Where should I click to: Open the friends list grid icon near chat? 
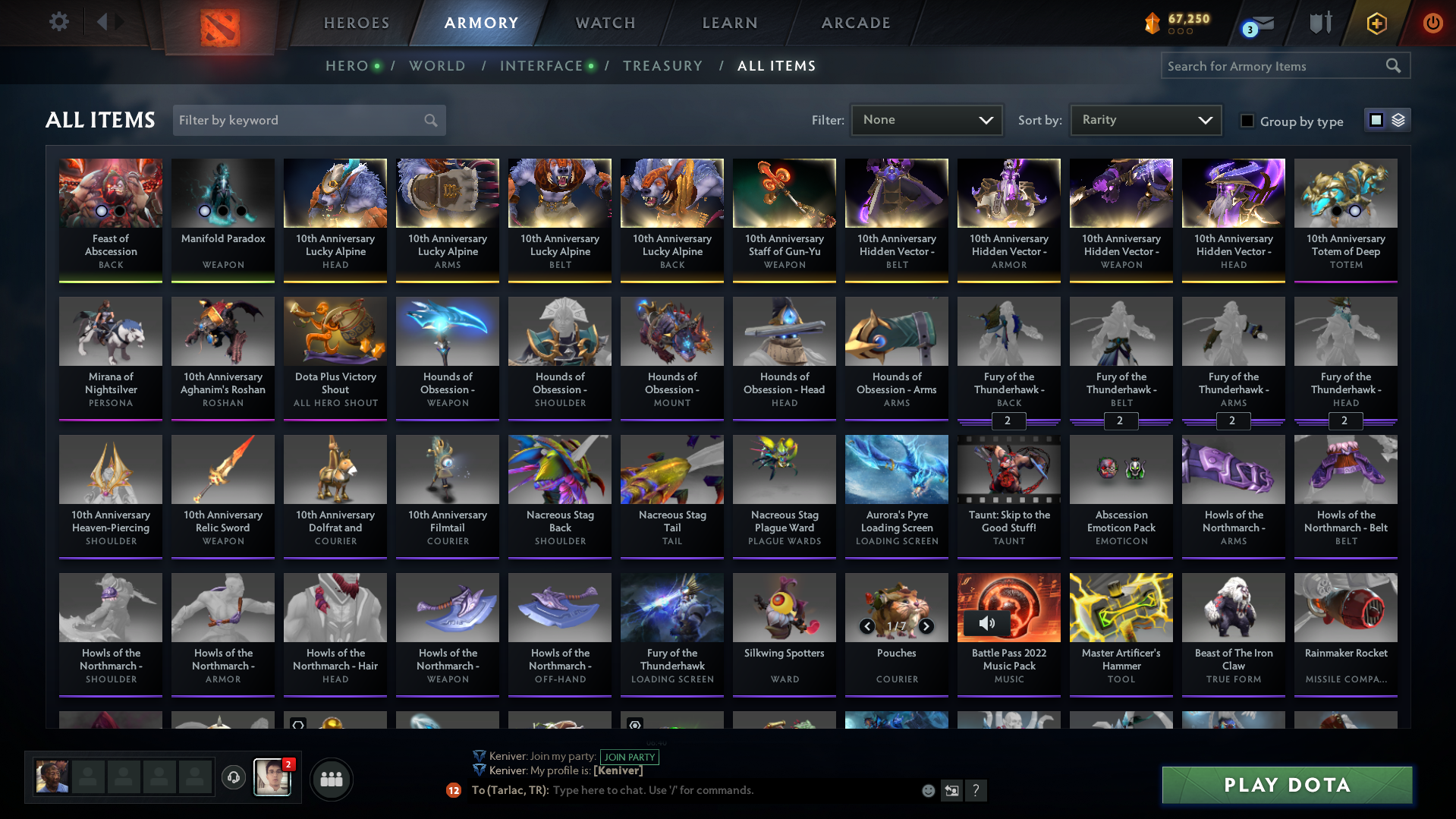[x=331, y=778]
